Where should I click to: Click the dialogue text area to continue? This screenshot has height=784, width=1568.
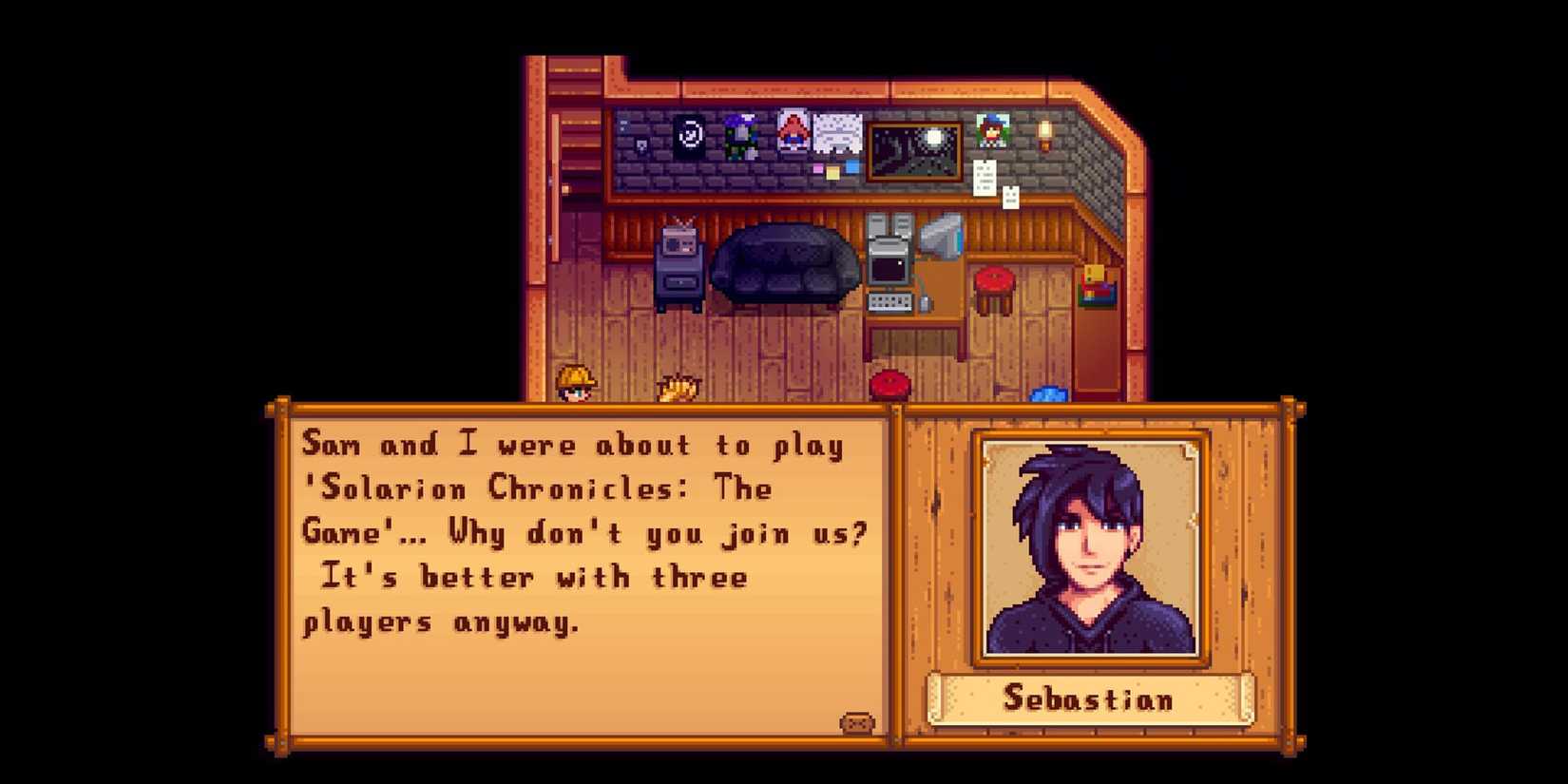click(x=580, y=532)
